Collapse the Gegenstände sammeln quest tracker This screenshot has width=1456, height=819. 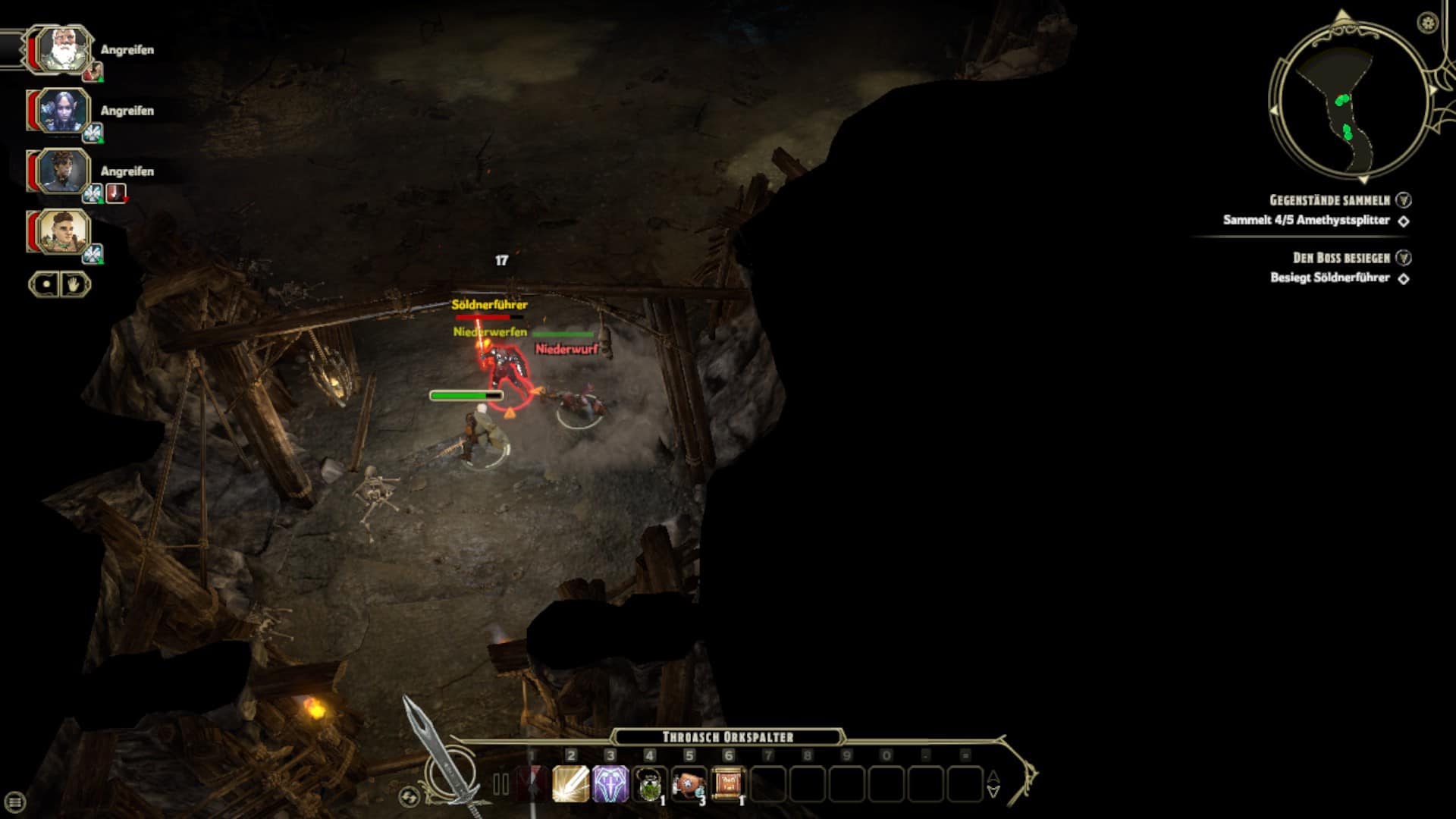click(1404, 200)
